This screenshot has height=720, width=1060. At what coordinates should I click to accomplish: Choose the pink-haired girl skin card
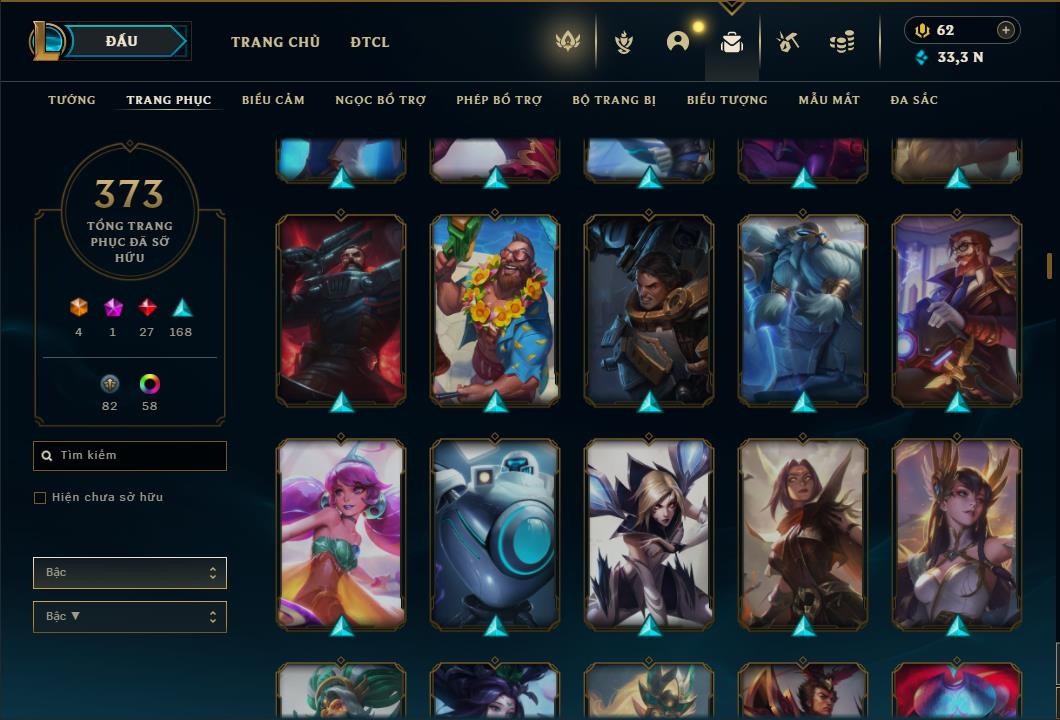(341, 534)
